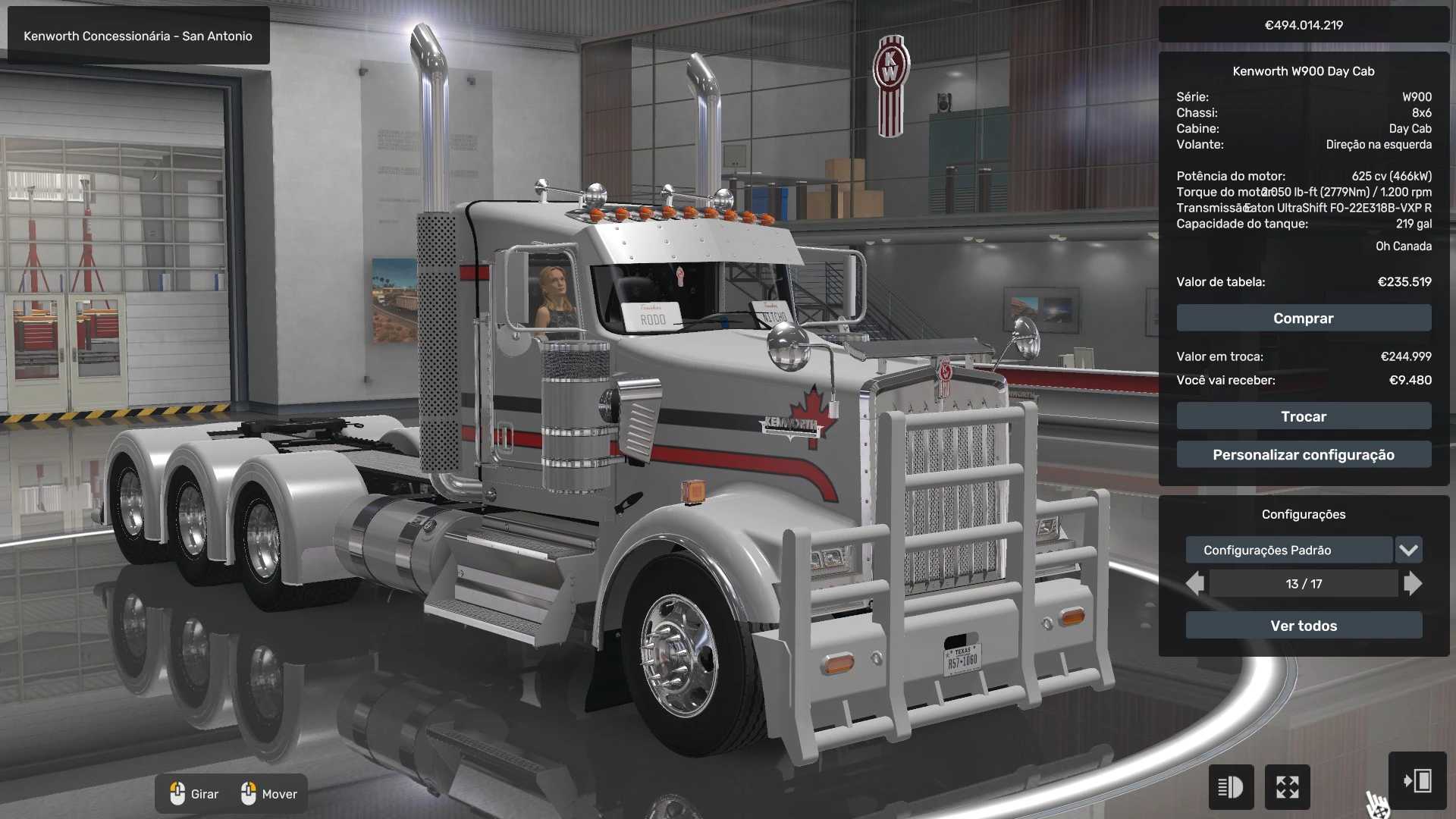
Task: Exit the dealership using the door icon
Action: pos(1417,781)
